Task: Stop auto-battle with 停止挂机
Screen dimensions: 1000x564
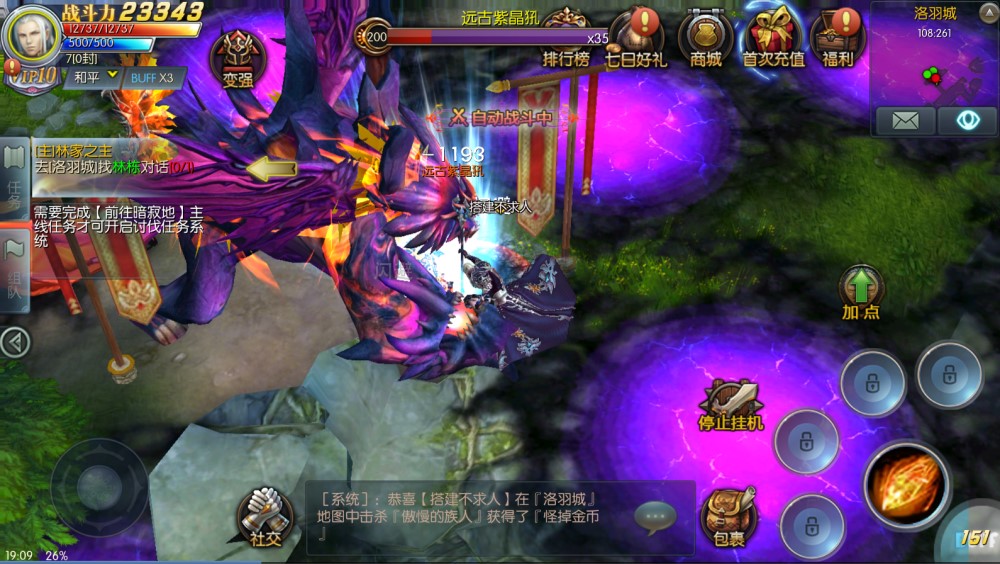Action: (731, 405)
